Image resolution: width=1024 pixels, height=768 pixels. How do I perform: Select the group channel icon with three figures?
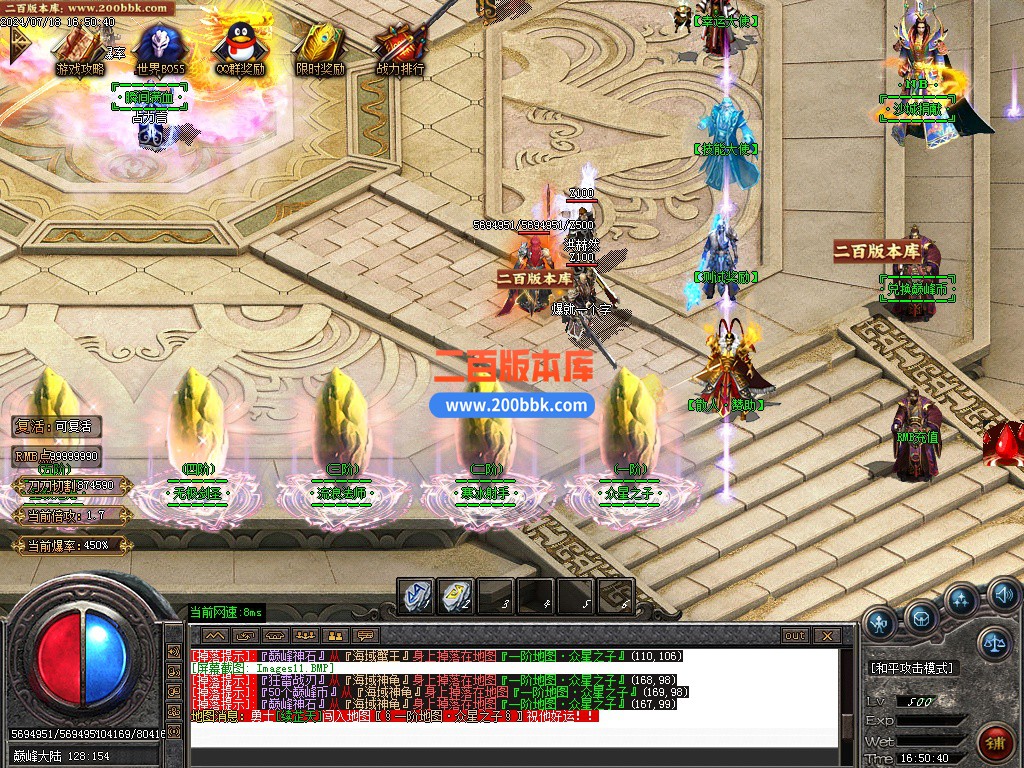click(304, 636)
